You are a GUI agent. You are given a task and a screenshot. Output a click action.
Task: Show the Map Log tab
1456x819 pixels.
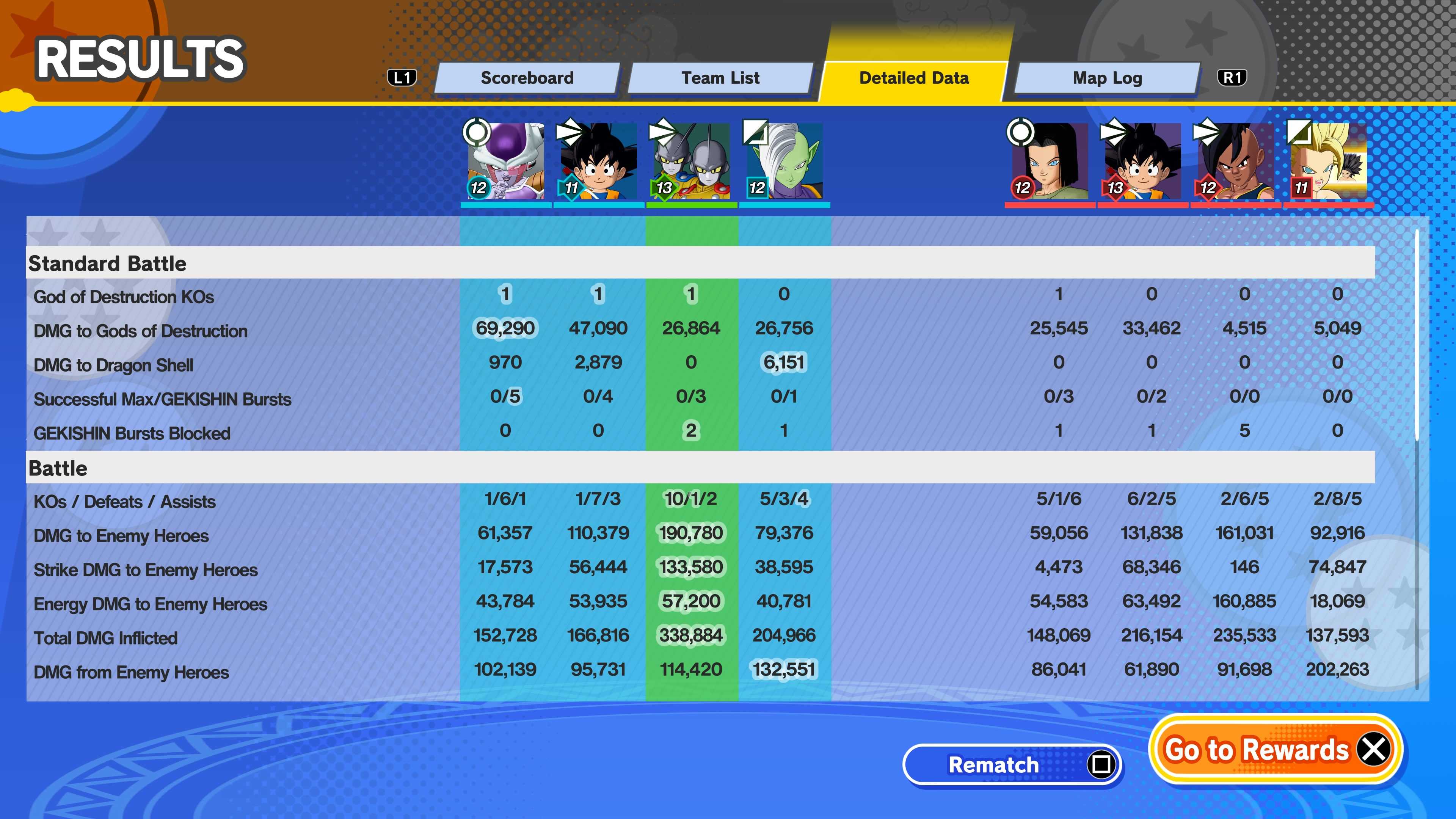1107,78
